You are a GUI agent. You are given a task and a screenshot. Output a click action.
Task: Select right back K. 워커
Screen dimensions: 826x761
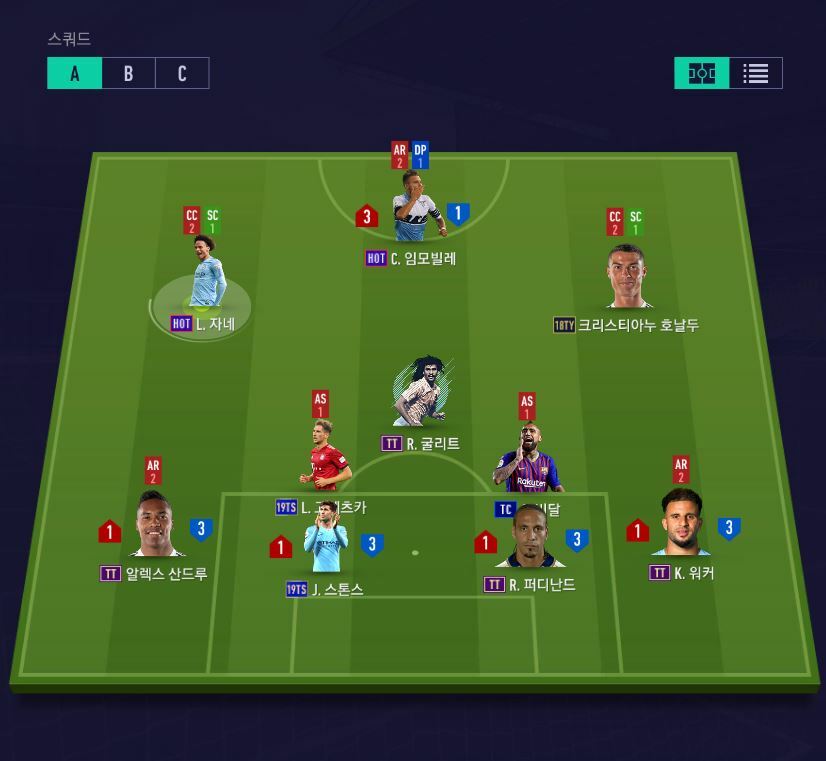(682, 525)
